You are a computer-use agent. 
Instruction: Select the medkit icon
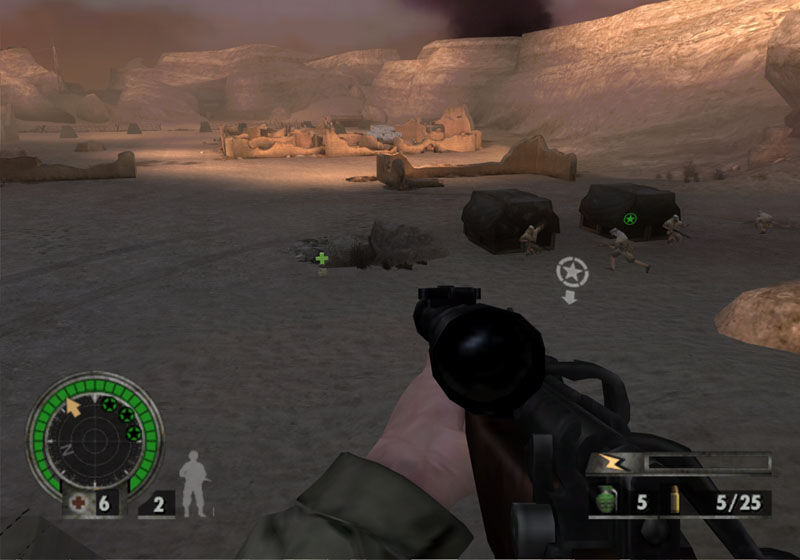coord(77,502)
